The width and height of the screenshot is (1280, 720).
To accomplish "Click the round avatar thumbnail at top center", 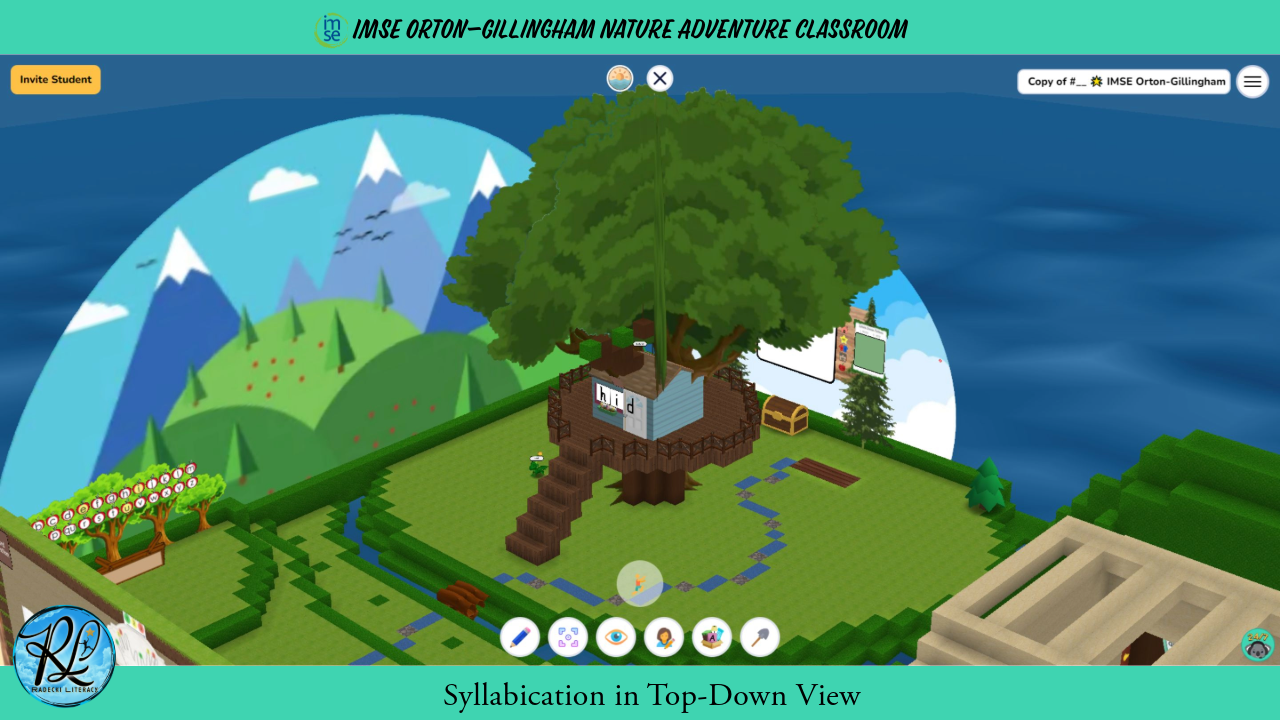I will coord(620,78).
